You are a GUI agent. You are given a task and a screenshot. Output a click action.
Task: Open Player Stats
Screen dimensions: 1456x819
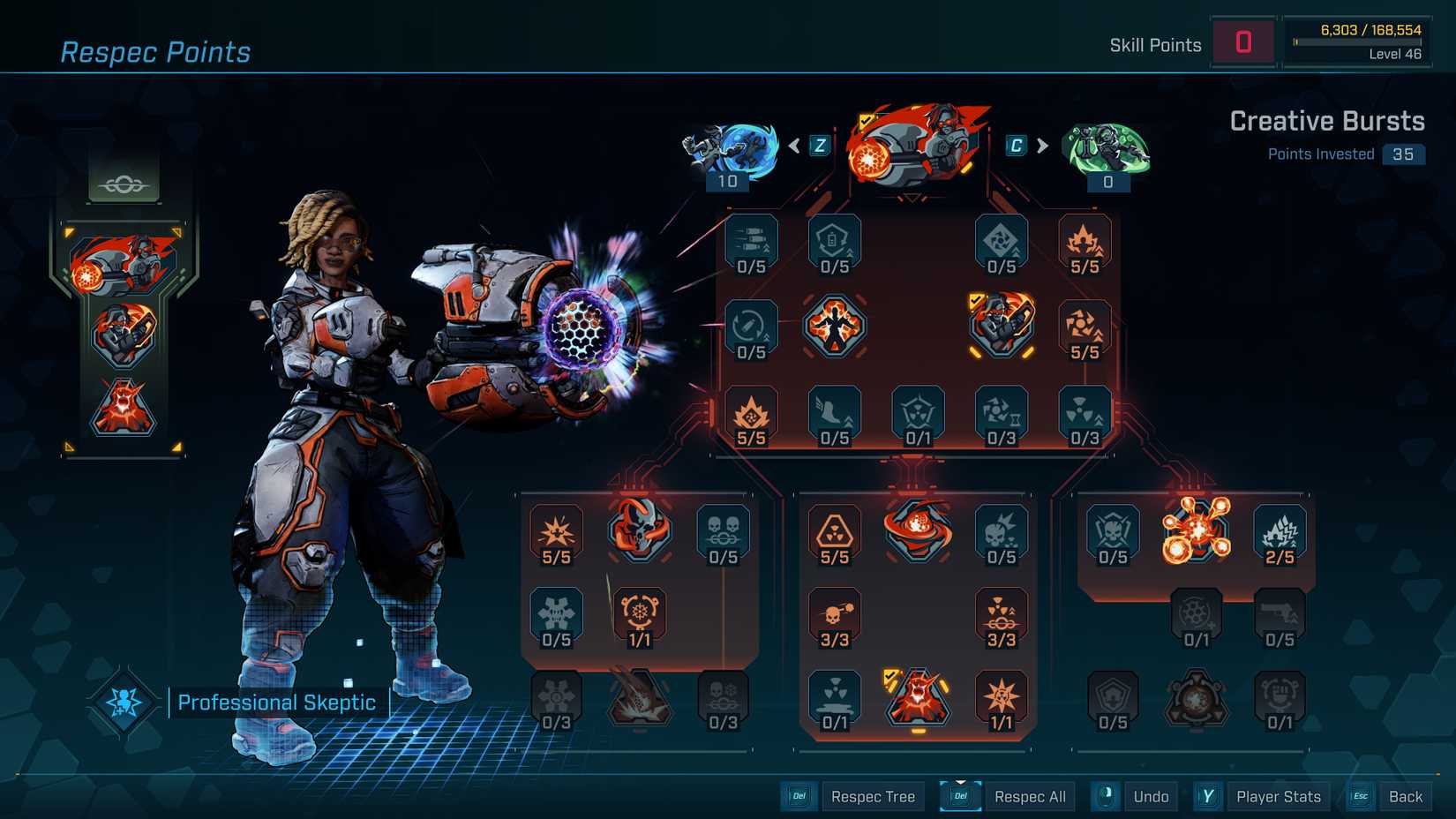click(x=1278, y=796)
